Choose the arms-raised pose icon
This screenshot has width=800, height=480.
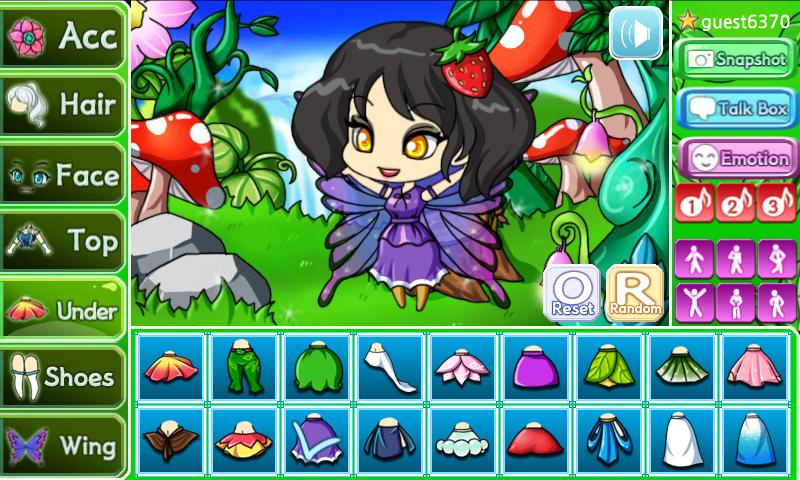pyautogui.click(x=695, y=301)
